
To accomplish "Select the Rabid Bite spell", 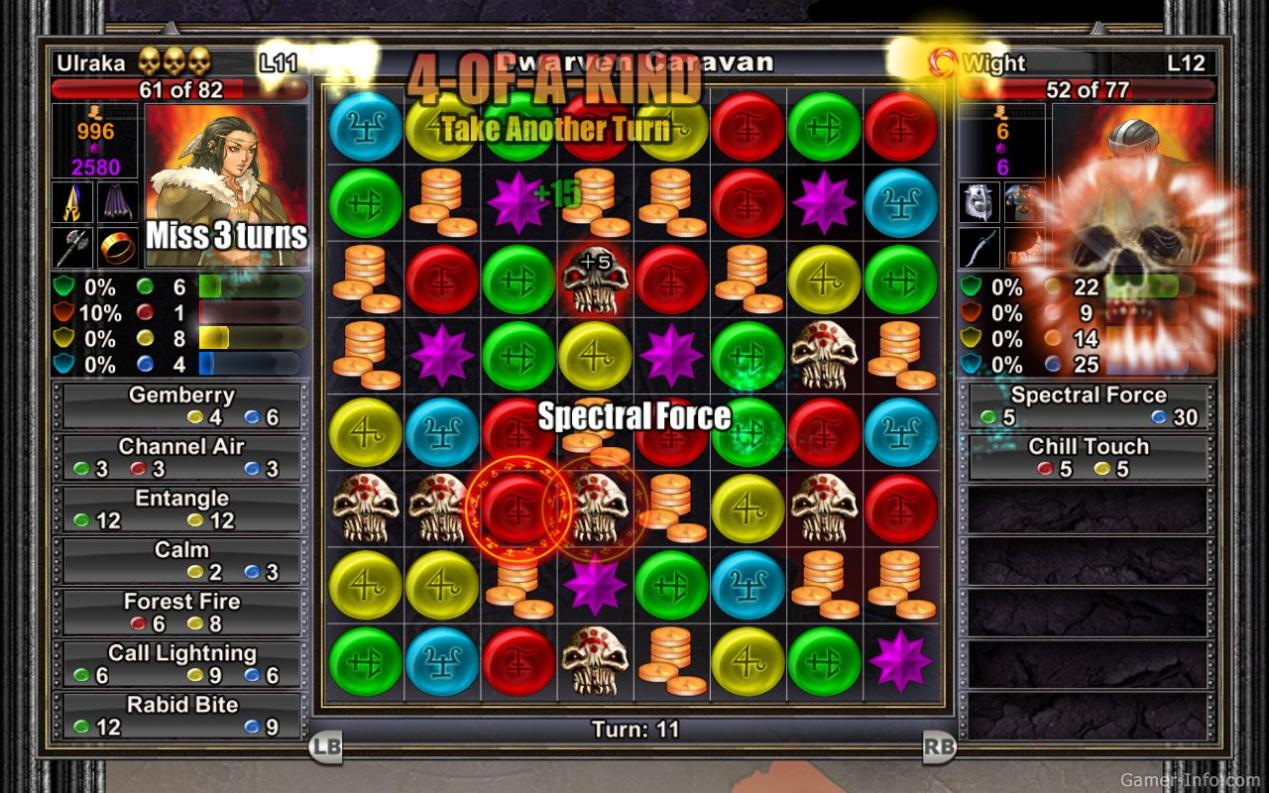I will (181, 715).
